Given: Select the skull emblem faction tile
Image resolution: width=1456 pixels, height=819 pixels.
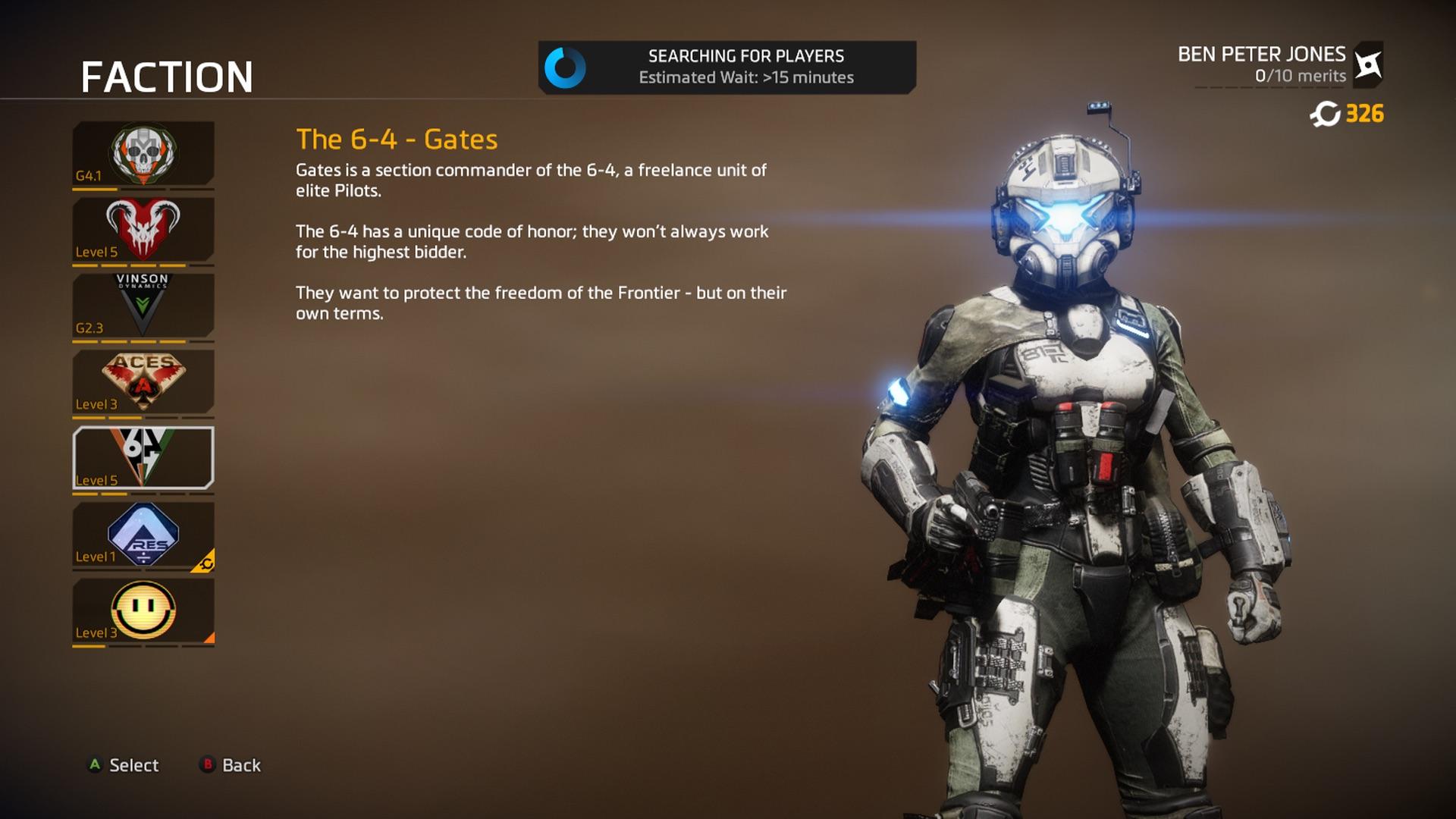Looking at the screenshot, I should pyautogui.click(x=143, y=153).
